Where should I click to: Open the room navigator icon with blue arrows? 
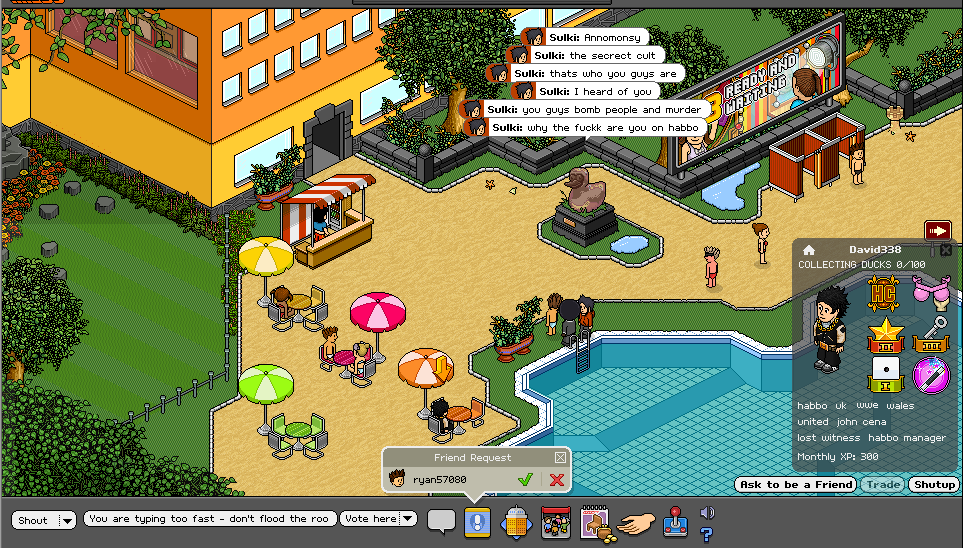514,522
